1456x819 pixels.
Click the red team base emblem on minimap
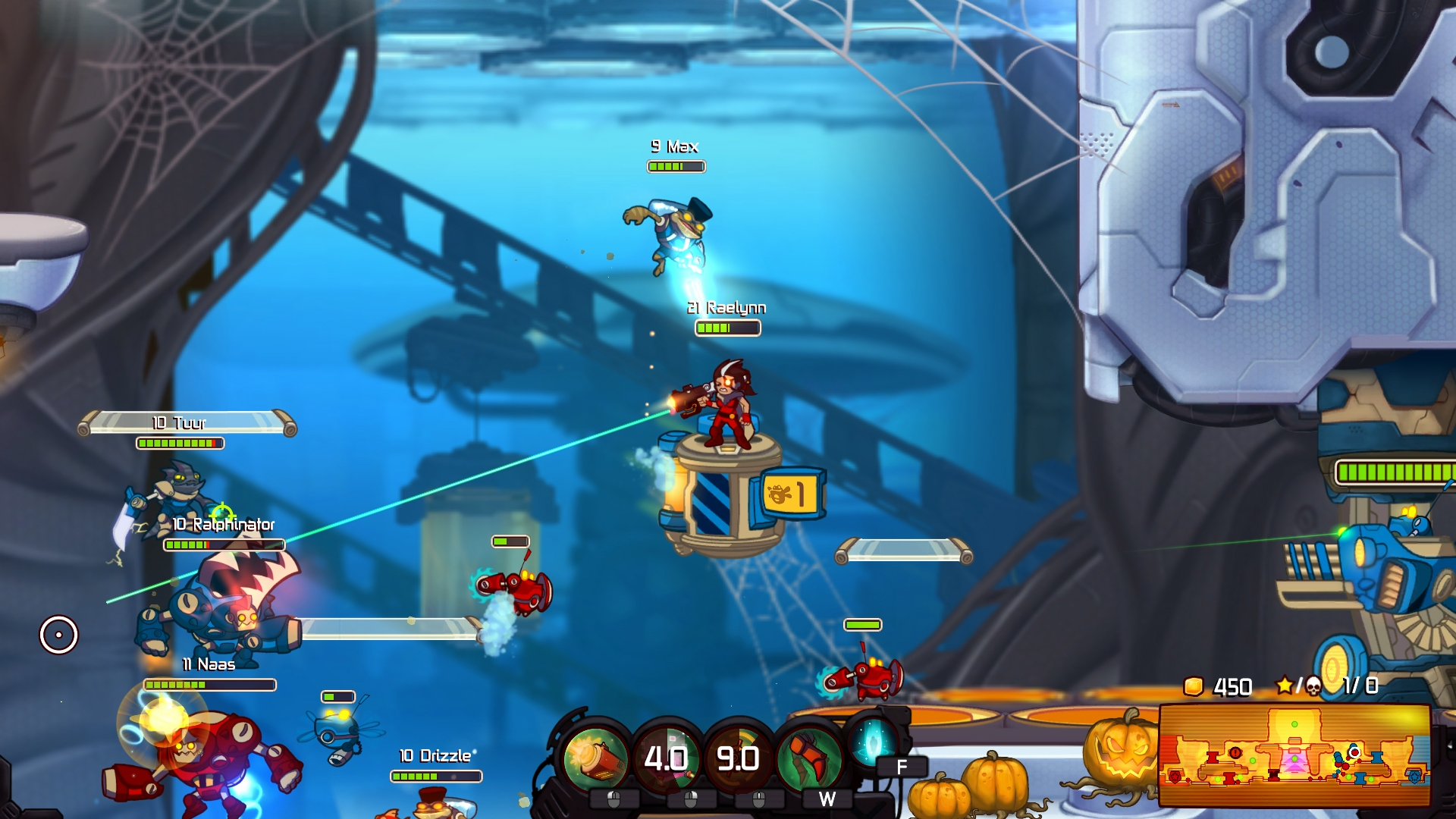[1175, 778]
